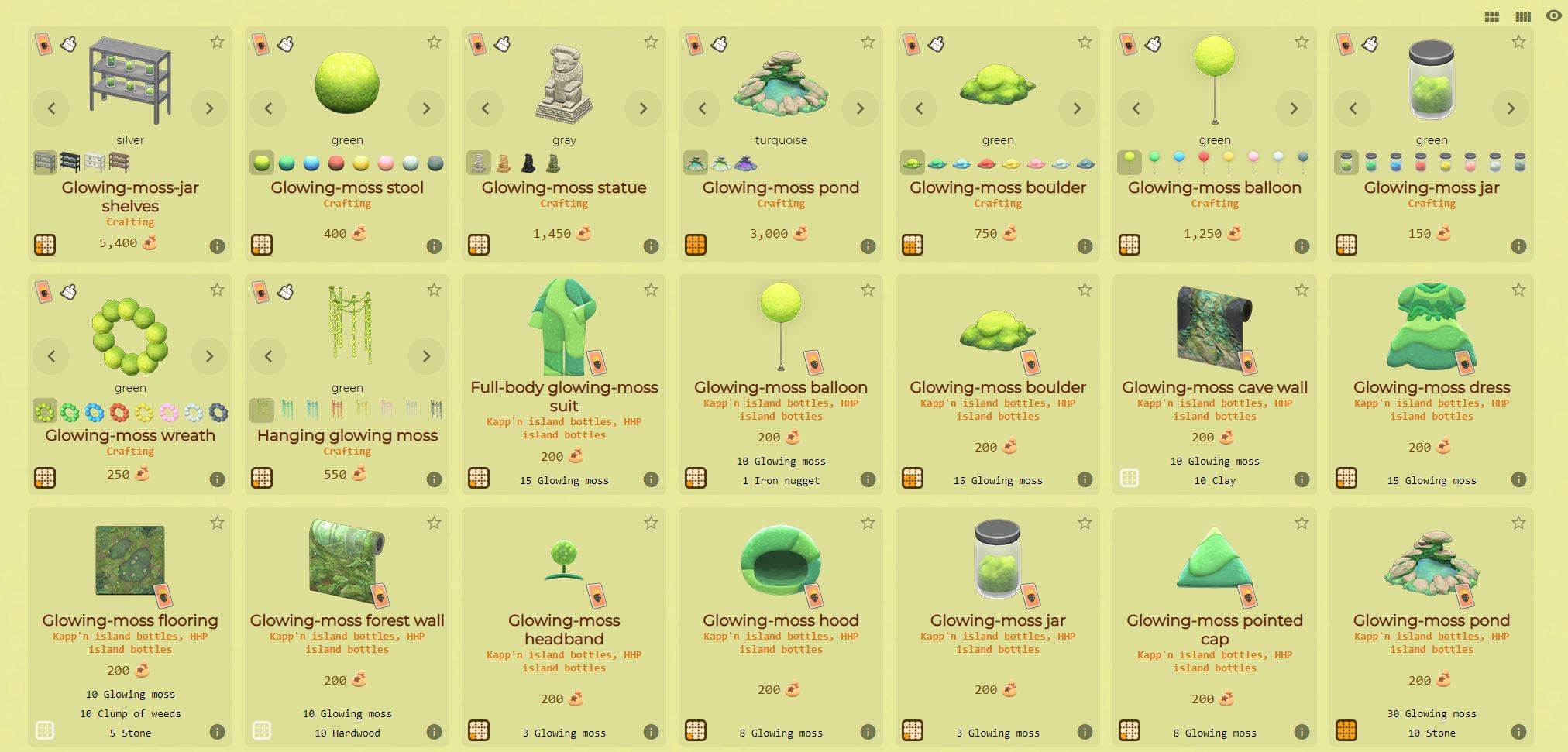The image size is (1568, 752).
Task: Show next variant of Glowing-moss-jar shelves
Action: [208, 108]
